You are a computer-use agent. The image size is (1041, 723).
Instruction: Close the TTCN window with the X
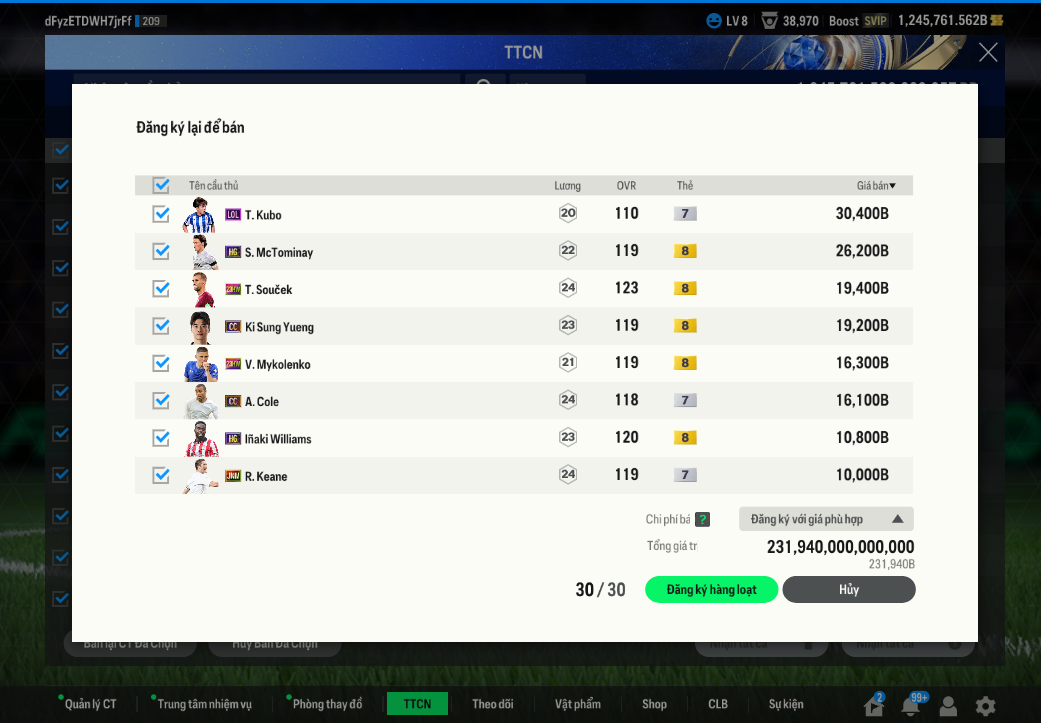click(988, 53)
